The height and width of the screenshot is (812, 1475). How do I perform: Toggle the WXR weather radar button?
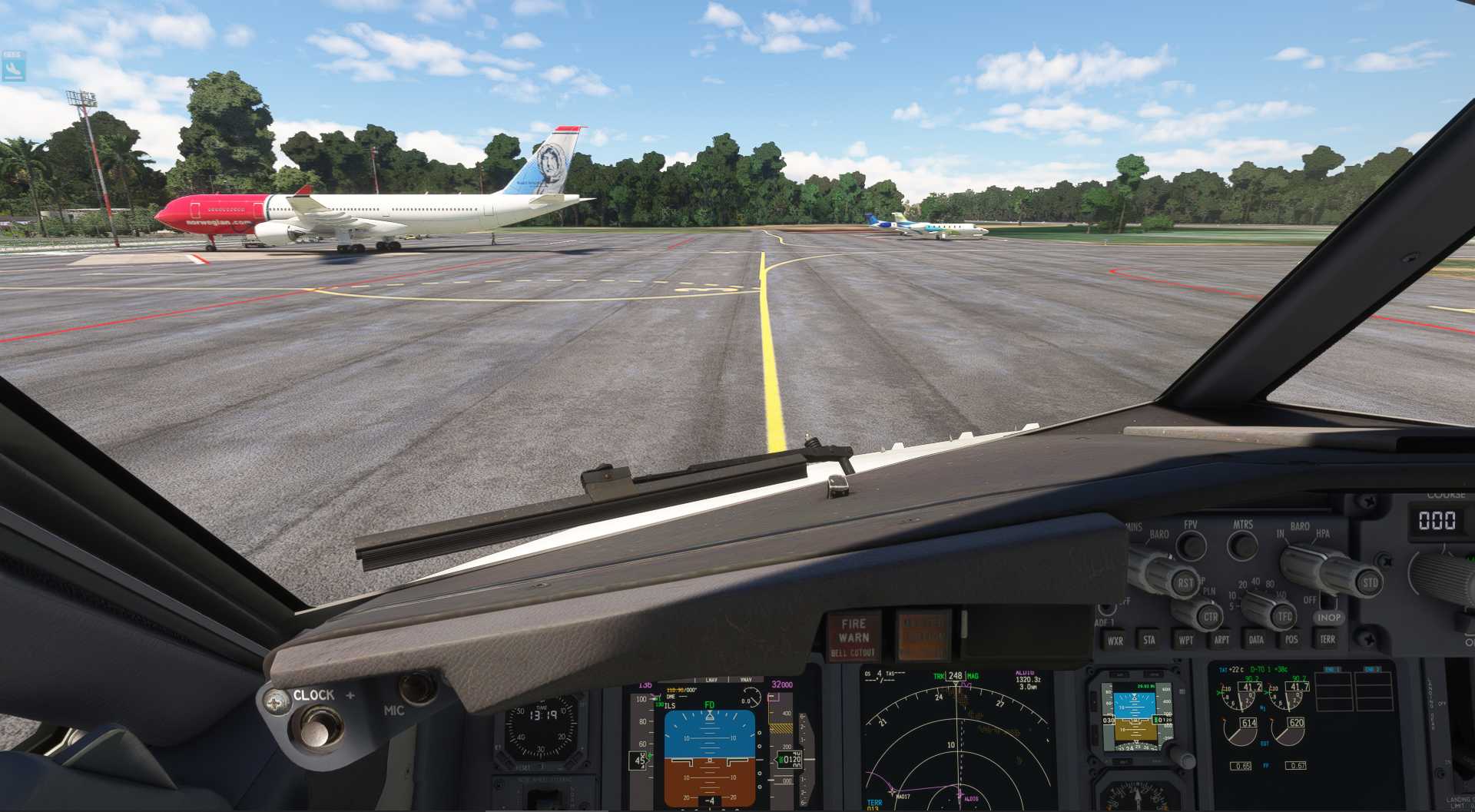1115,640
